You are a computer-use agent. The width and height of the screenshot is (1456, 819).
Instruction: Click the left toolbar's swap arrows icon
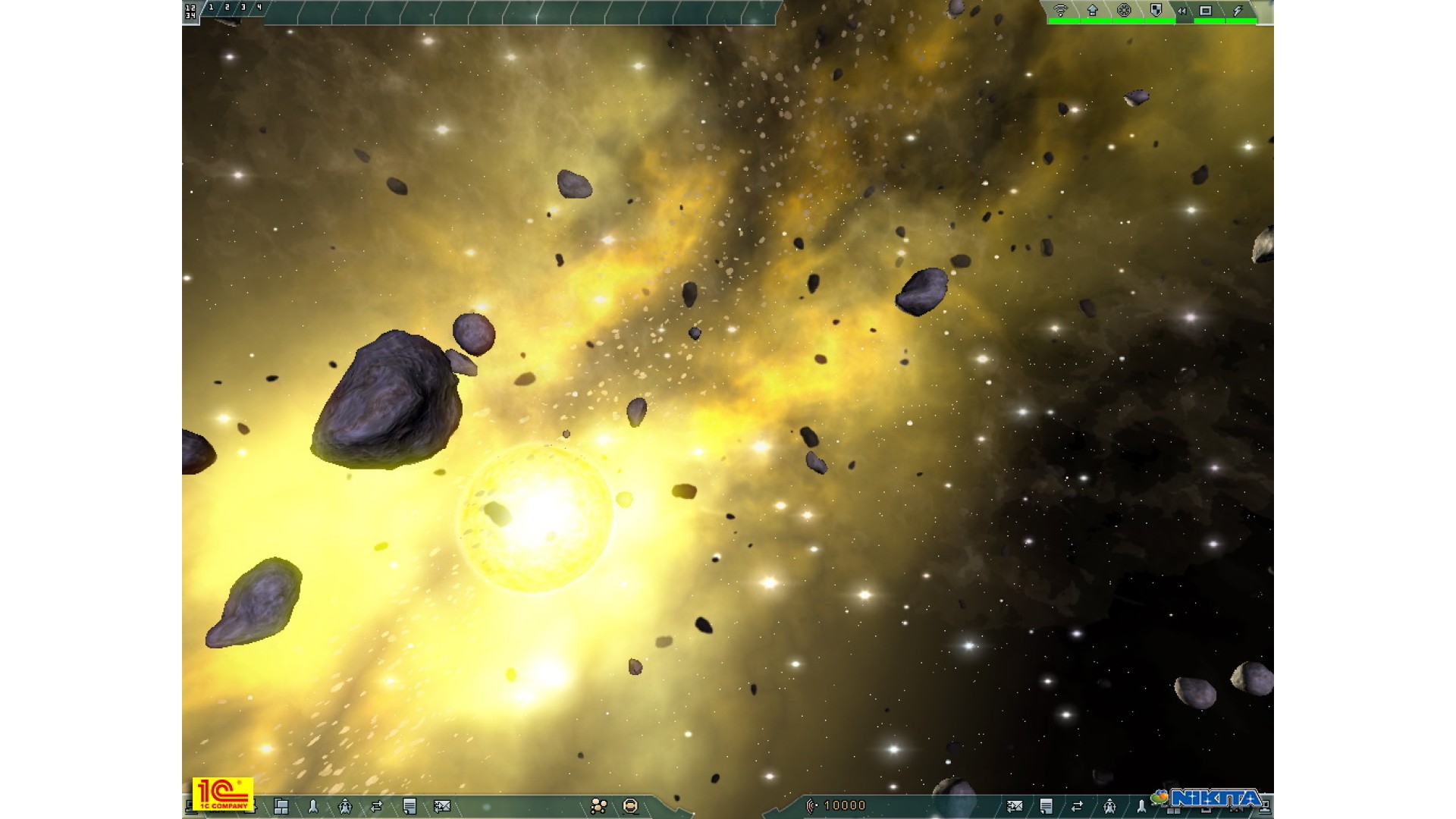click(x=377, y=806)
